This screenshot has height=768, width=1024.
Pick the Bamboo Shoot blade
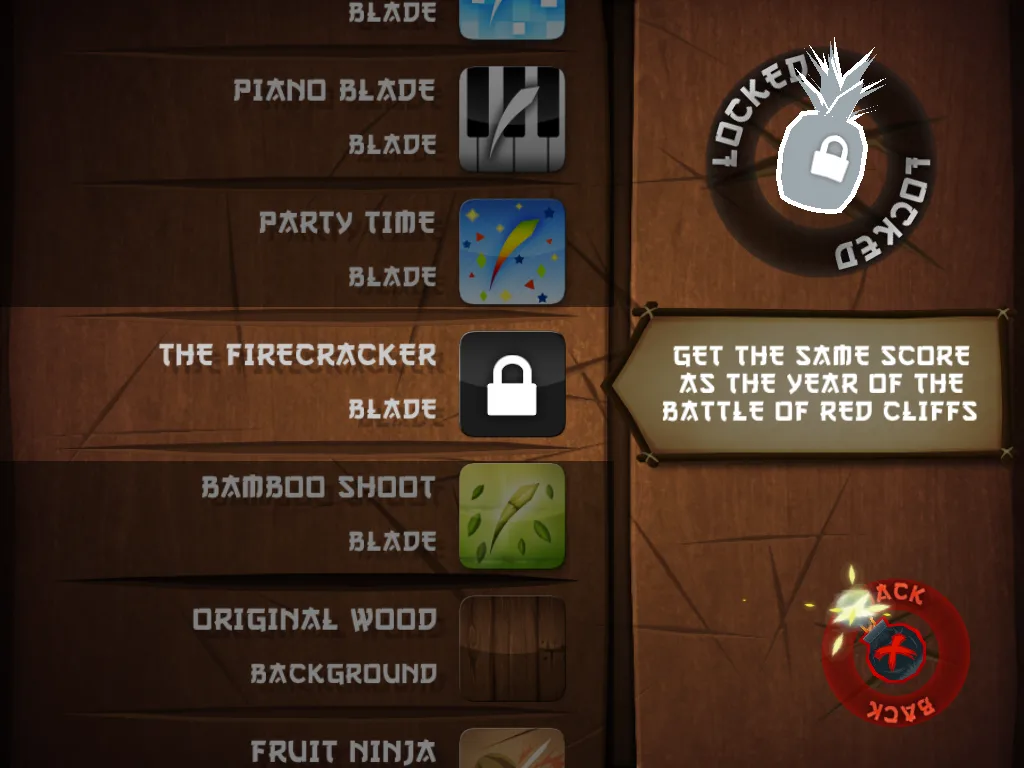(x=512, y=516)
